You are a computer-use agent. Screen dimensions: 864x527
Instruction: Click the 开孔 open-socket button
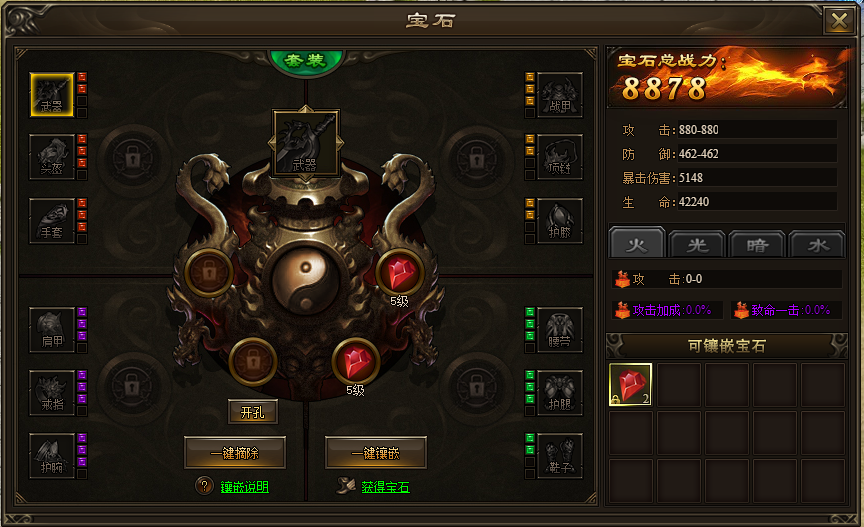coord(252,411)
